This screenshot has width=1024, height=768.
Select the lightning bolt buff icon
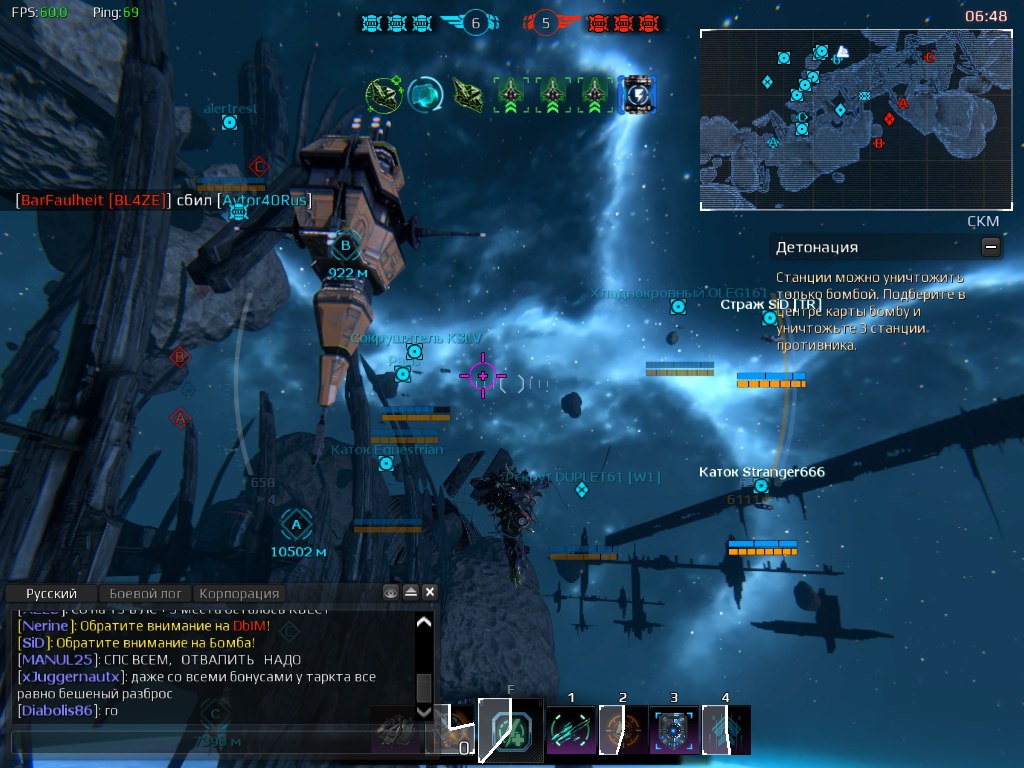pos(637,95)
